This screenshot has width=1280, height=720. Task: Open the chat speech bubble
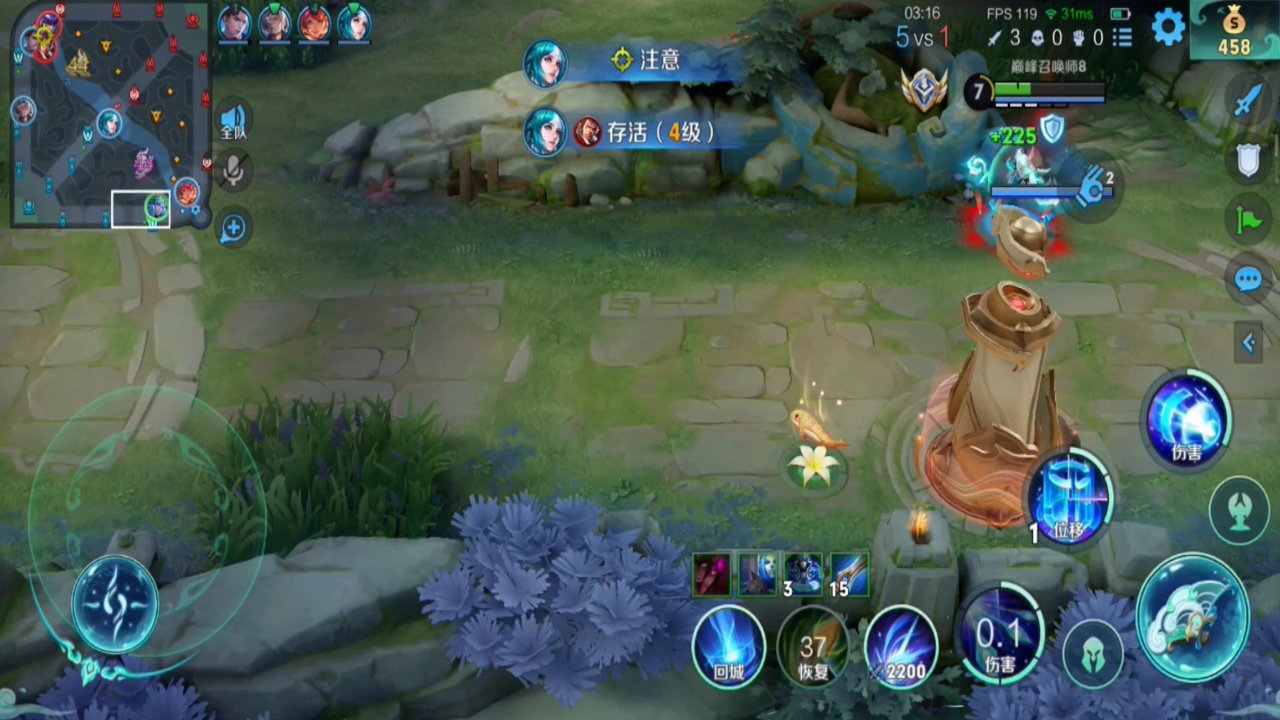pyautogui.click(x=1248, y=279)
